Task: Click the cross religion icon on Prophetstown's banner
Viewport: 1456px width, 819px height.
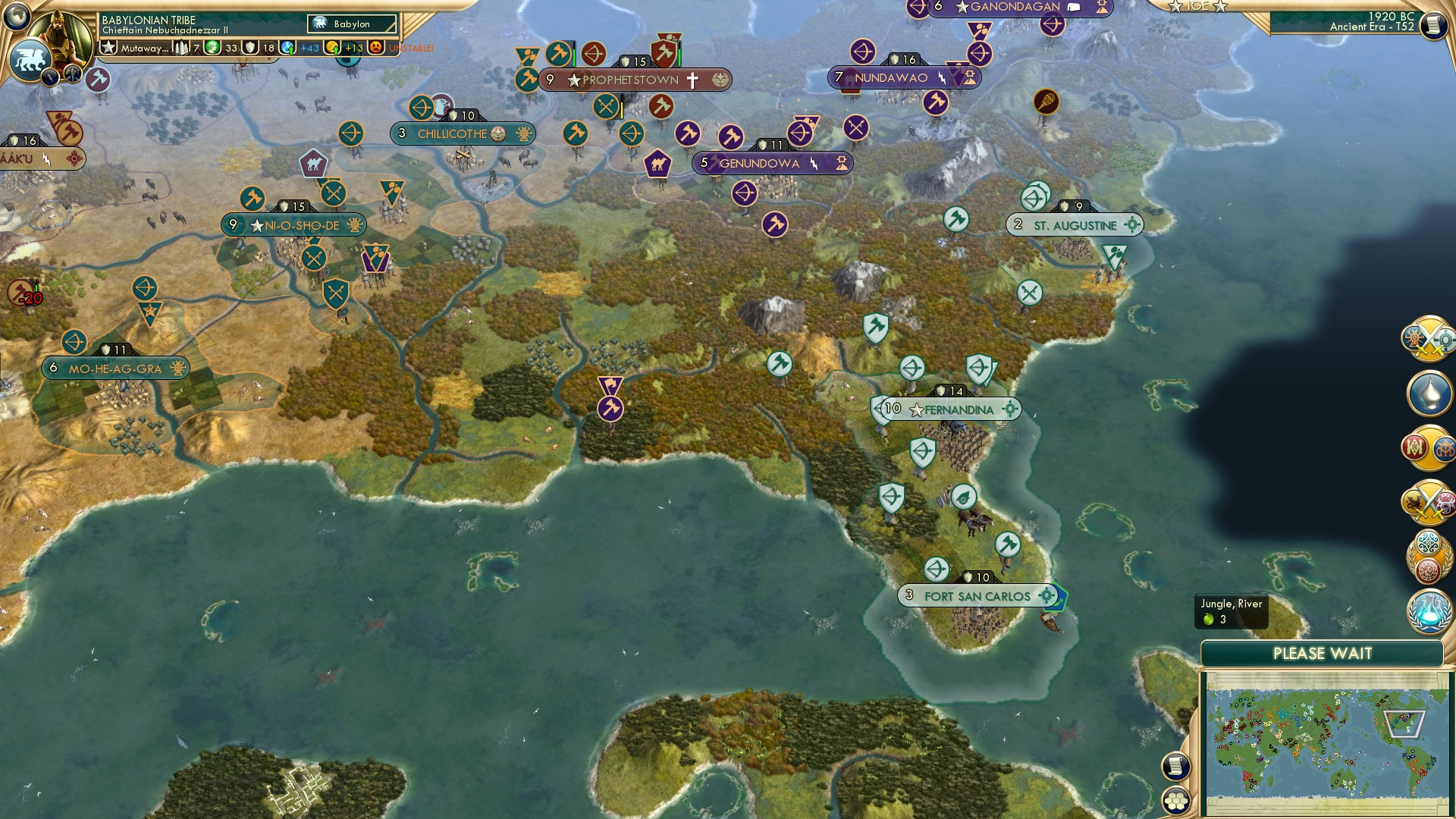Action: 693,79
